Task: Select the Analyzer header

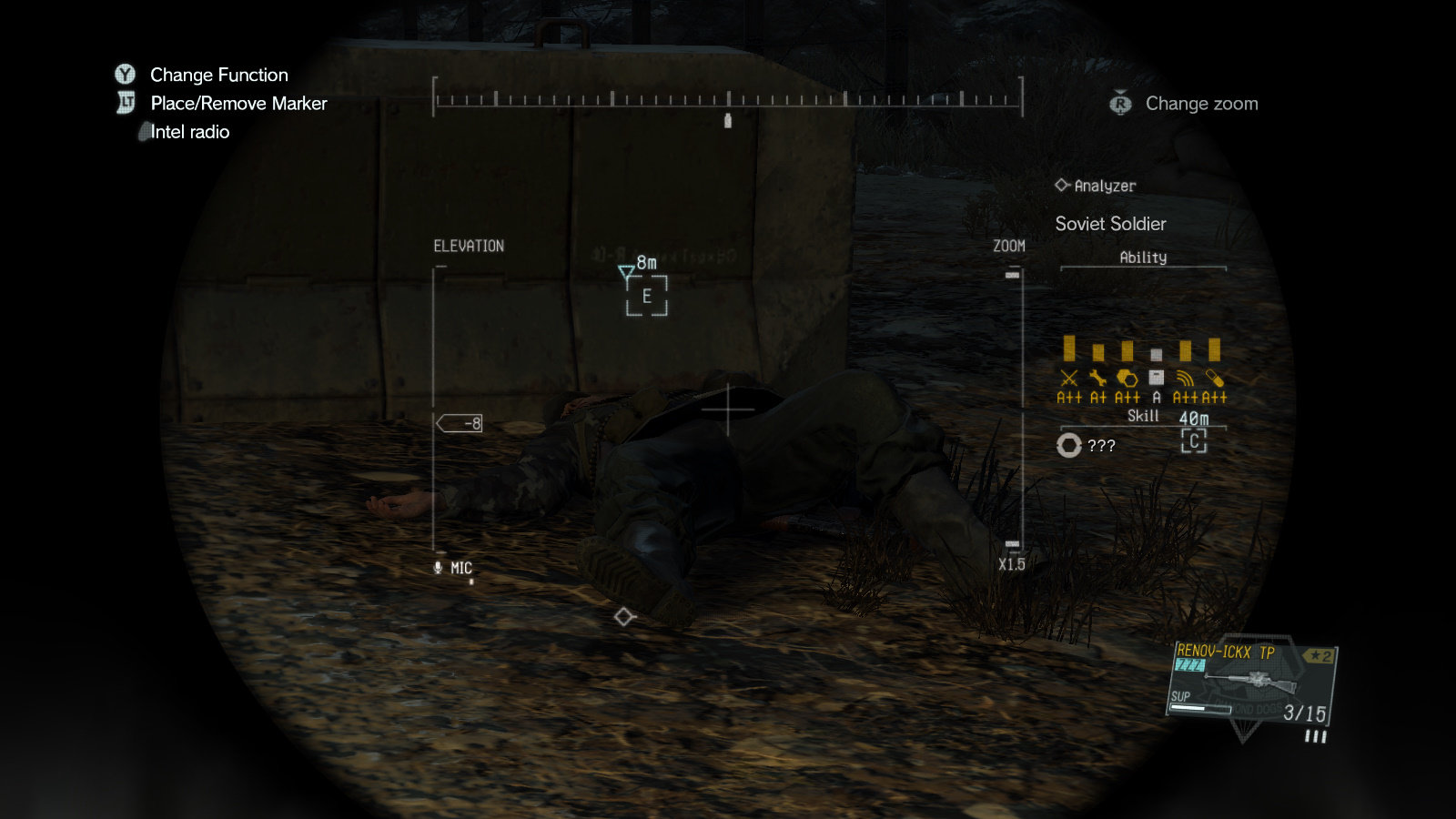Action: point(1096,186)
